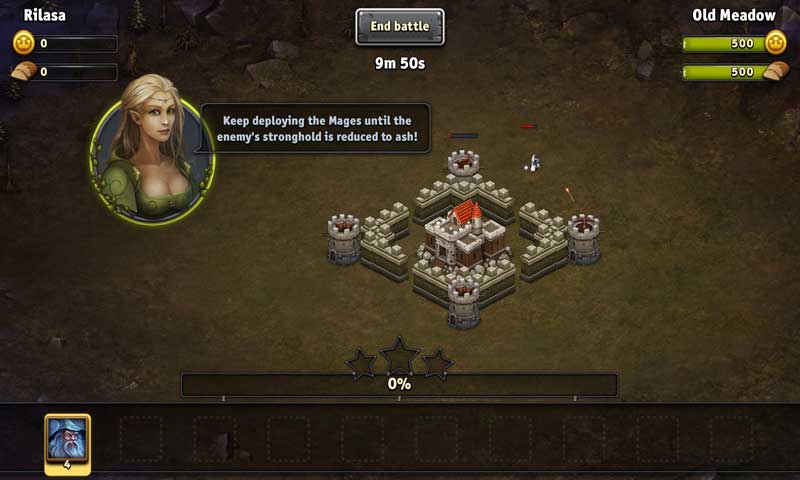Select the Mage unit card

point(67,442)
